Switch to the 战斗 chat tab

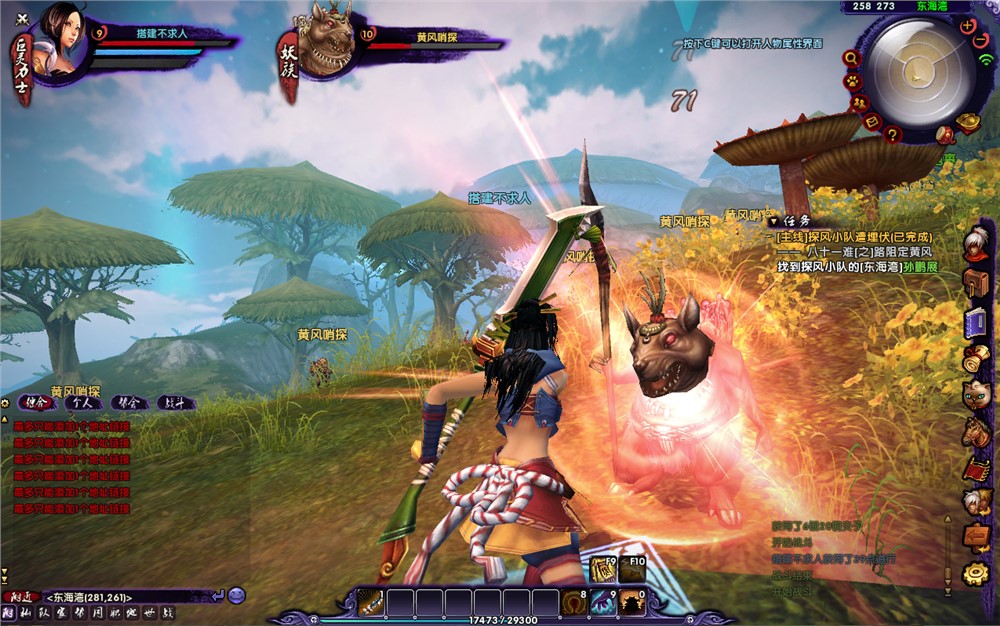pos(175,403)
